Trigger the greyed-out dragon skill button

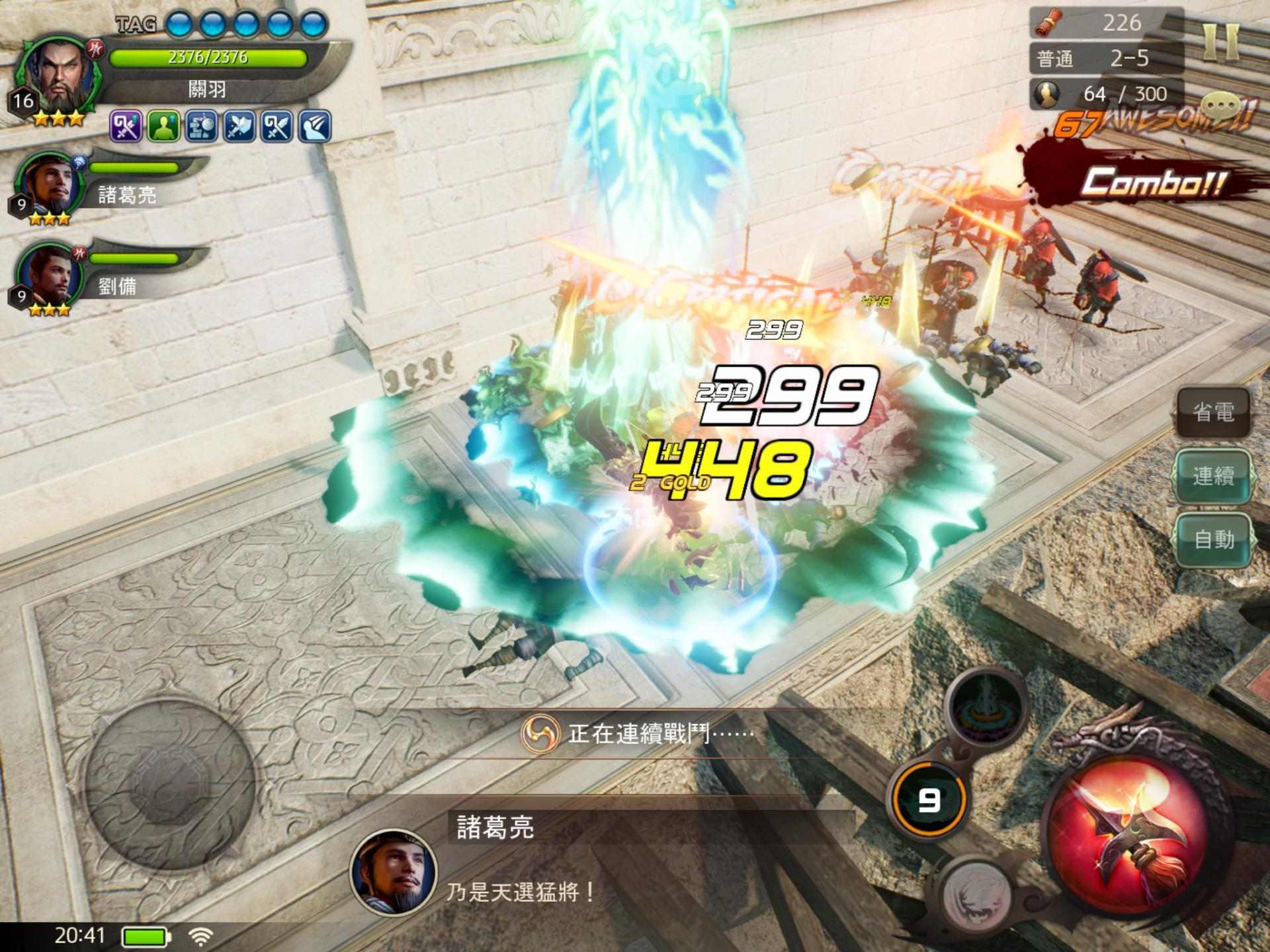[976, 892]
